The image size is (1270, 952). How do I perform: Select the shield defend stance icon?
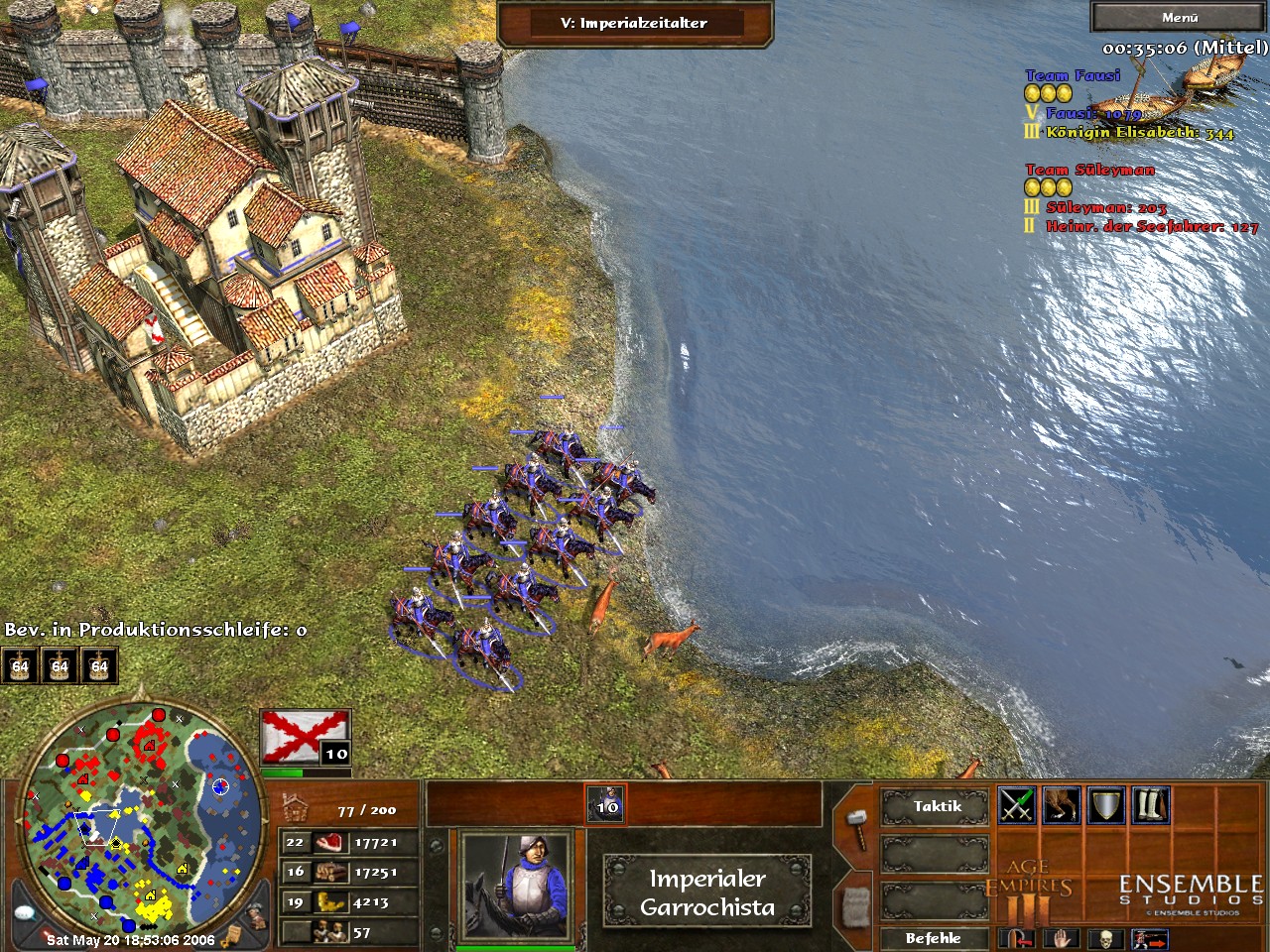(x=1106, y=805)
